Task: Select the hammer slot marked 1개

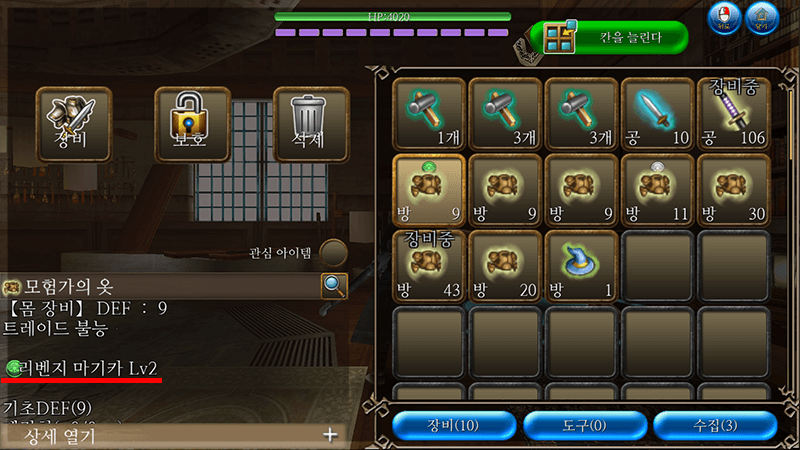Action: click(x=429, y=114)
